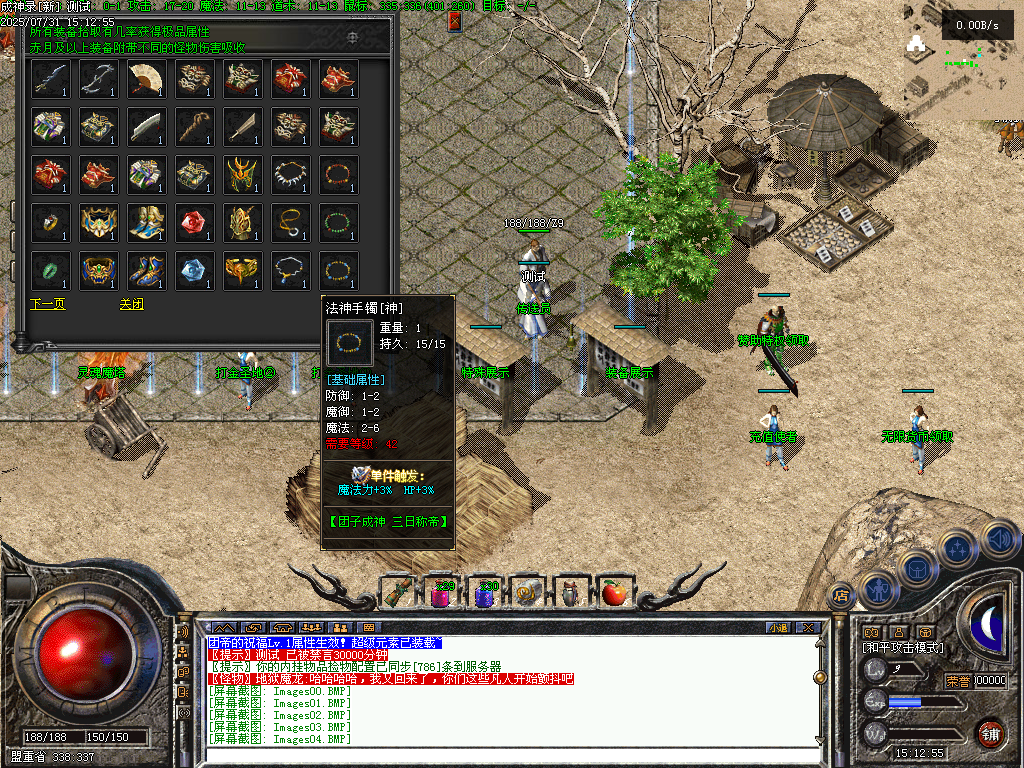
Task: Open the 店 store round button
Action: click(842, 594)
